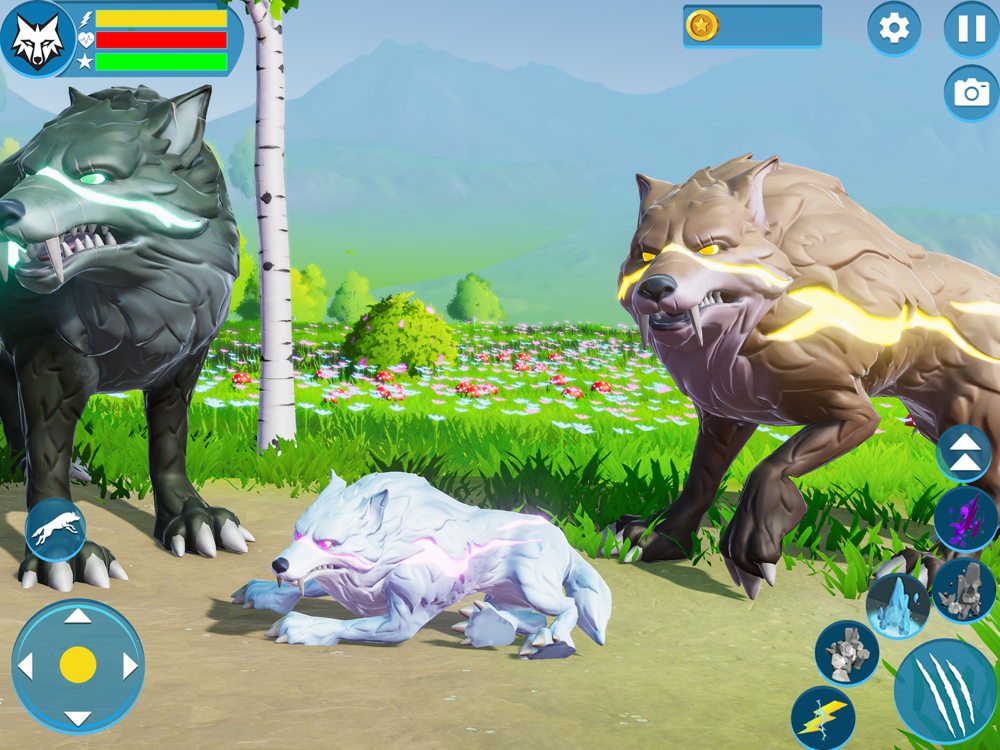Use the gray boulder pile ability
The image size is (1000, 750).
tap(846, 654)
